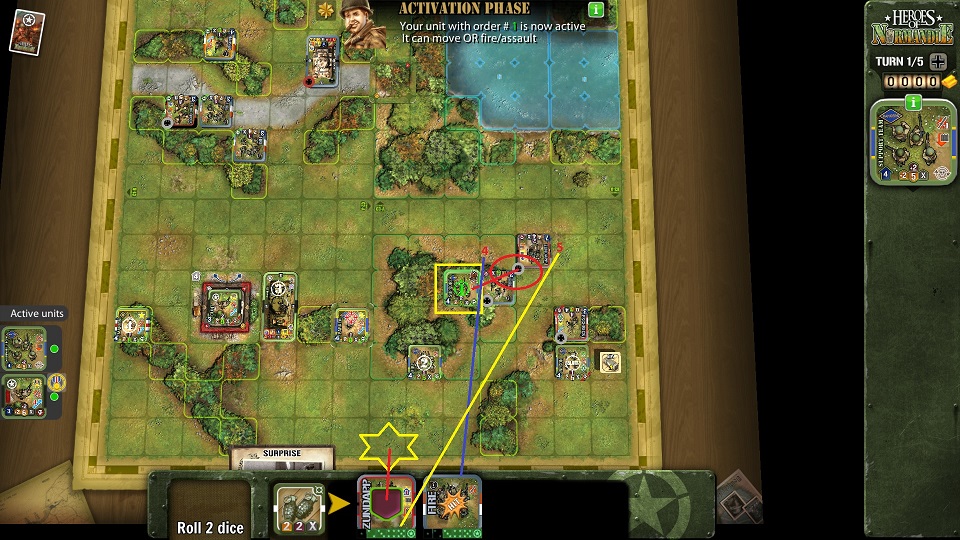Select the red-framed building unit tile
The image size is (960, 540).
226,308
